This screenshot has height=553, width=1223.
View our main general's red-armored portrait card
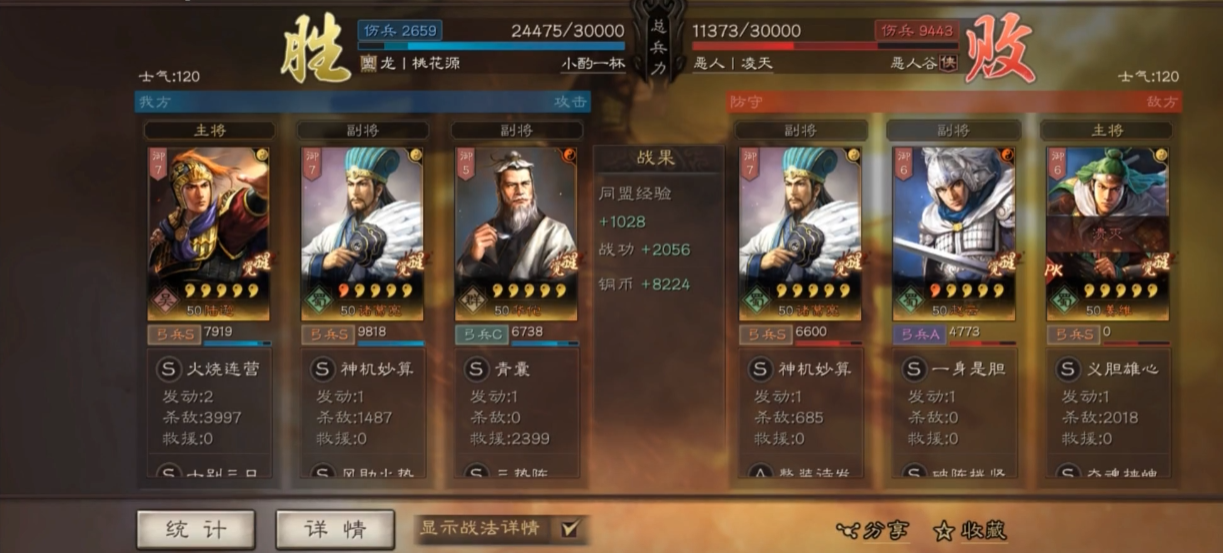[208, 232]
